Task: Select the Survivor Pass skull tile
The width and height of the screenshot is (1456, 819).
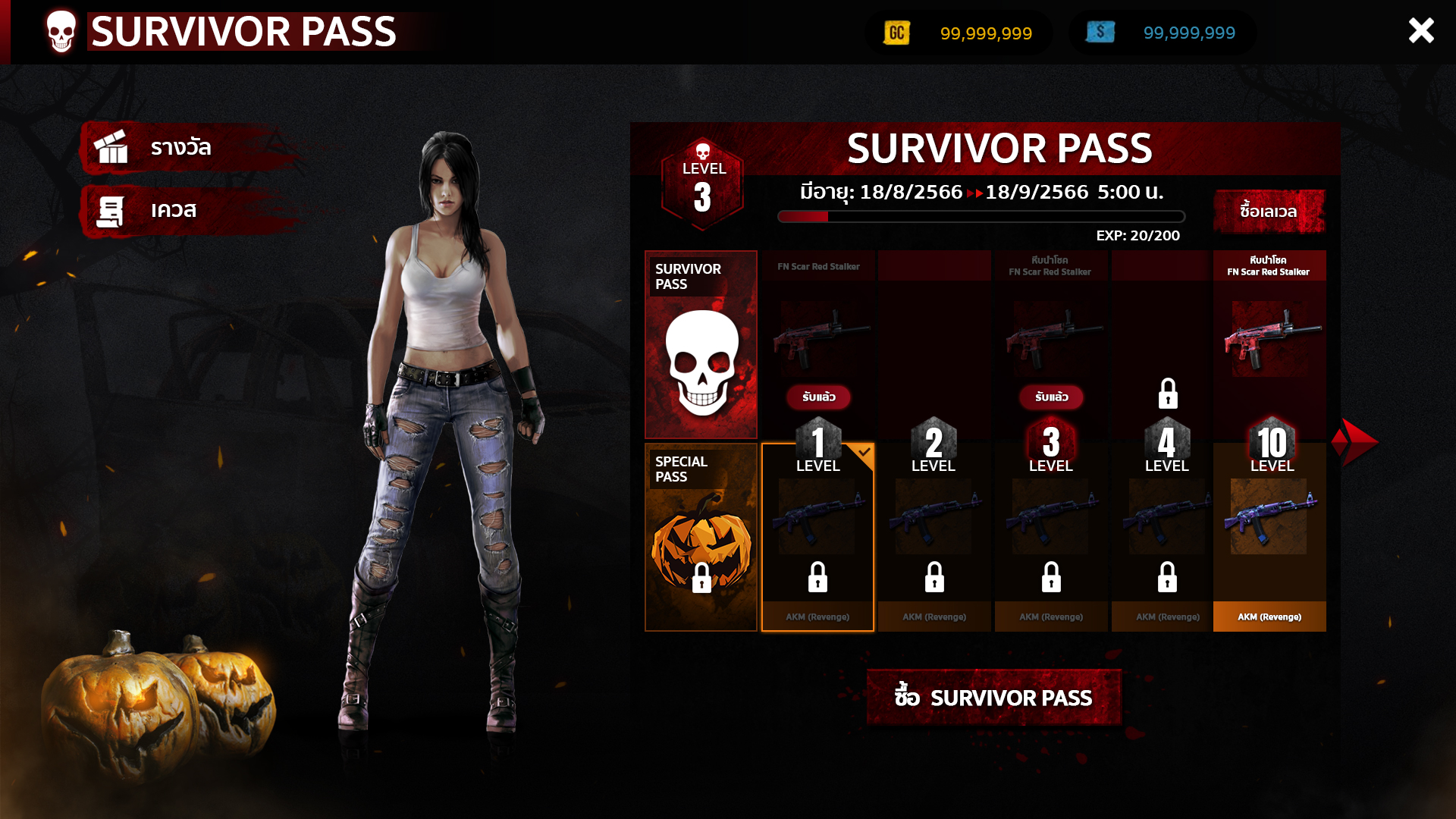Action: click(x=701, y=345)
